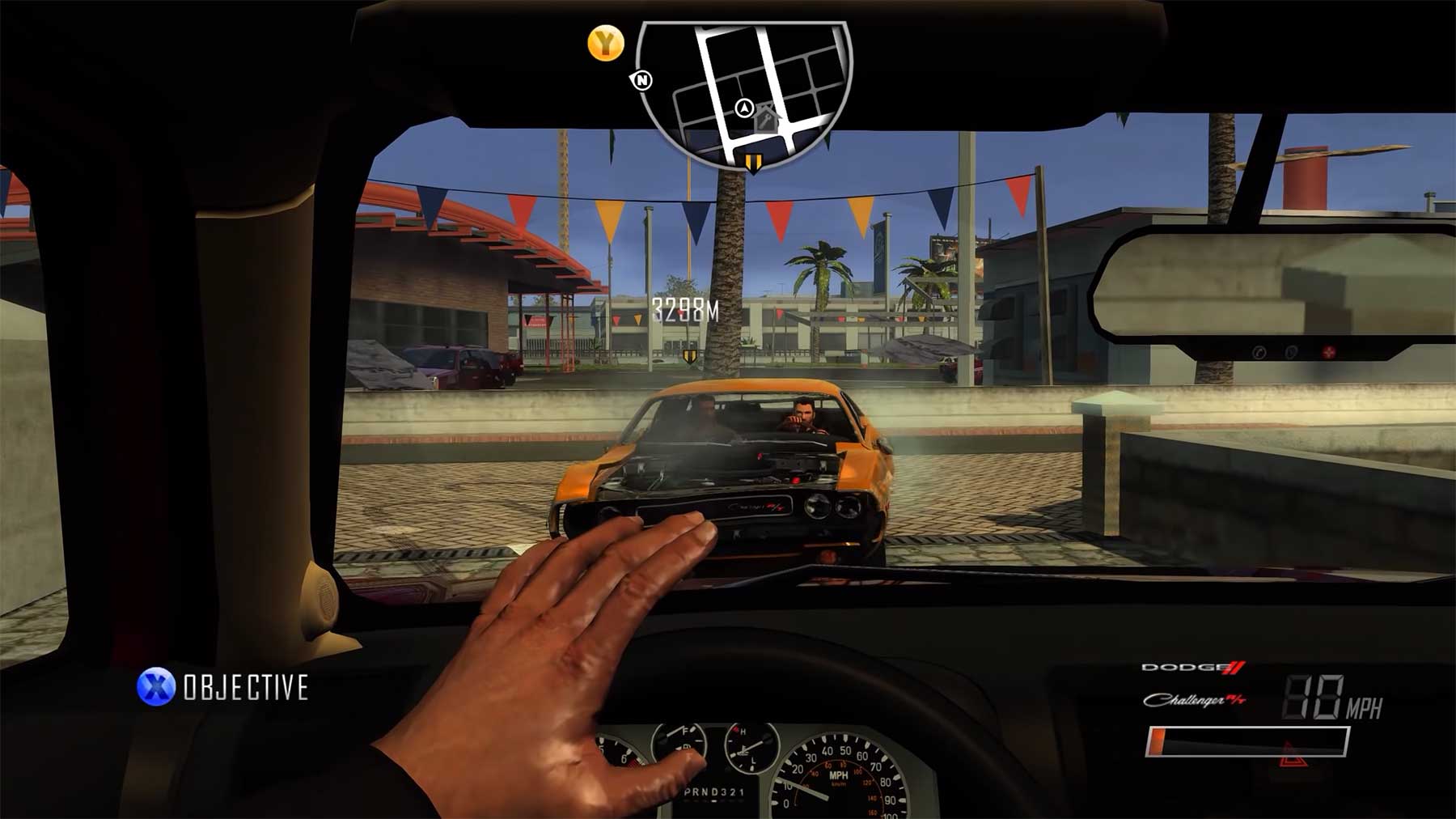1456x819 pixels.
Task: Click the yellow waypoint marker below 3298M
Action: tap(689, 355)
